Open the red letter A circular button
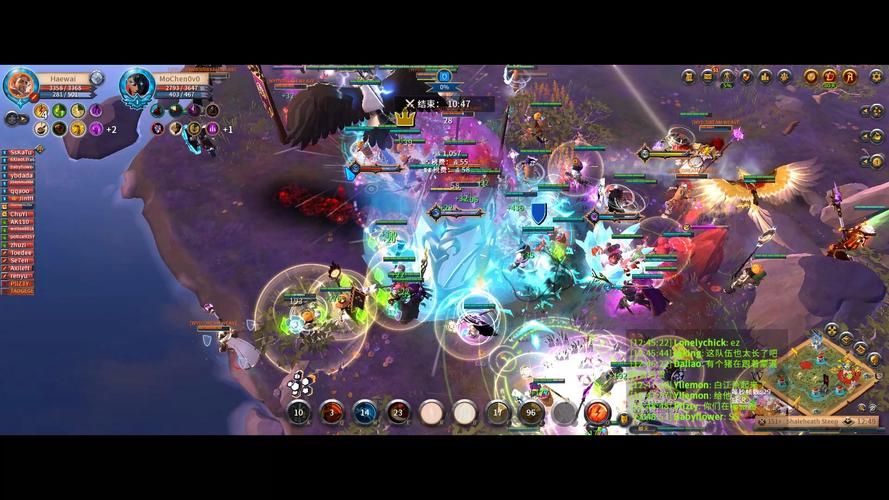The width and height of the screenshot is (889, 500). (x=850, y=76)
